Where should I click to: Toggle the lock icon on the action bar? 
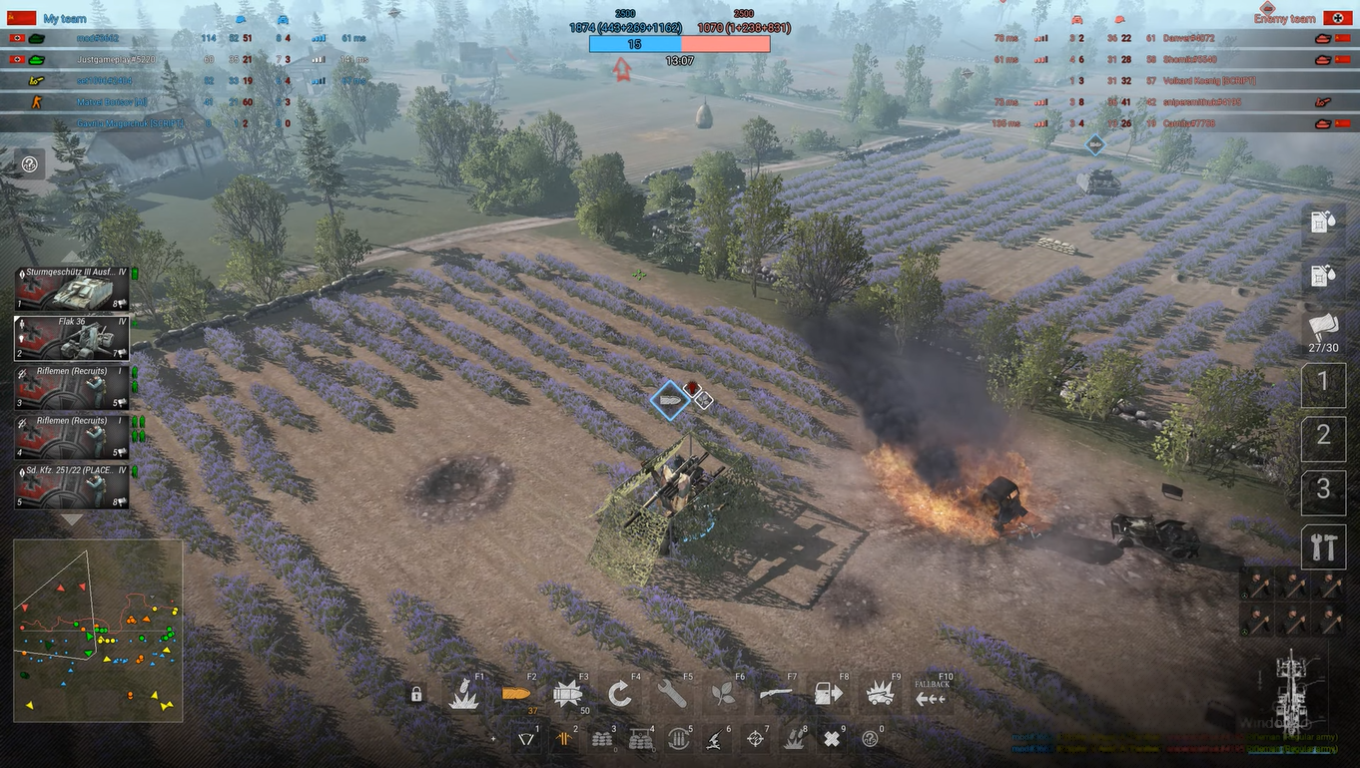416,693
